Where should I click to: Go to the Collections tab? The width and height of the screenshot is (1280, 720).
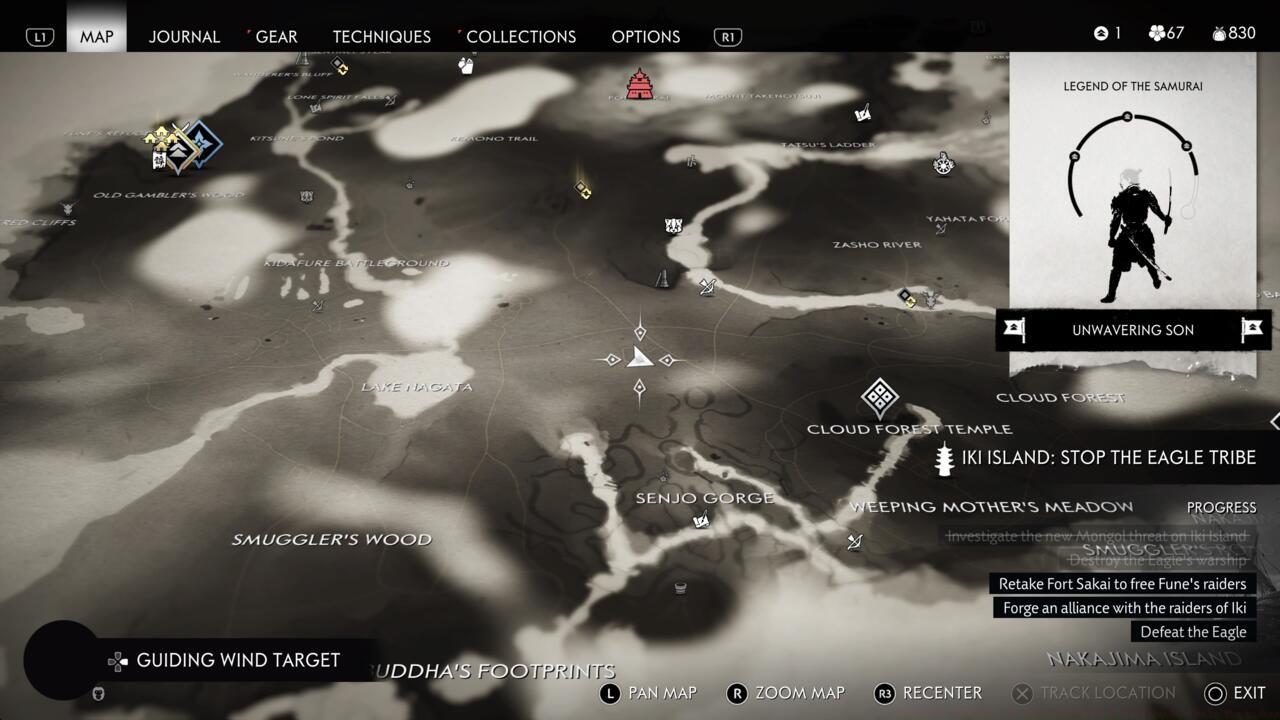point(520,36)
